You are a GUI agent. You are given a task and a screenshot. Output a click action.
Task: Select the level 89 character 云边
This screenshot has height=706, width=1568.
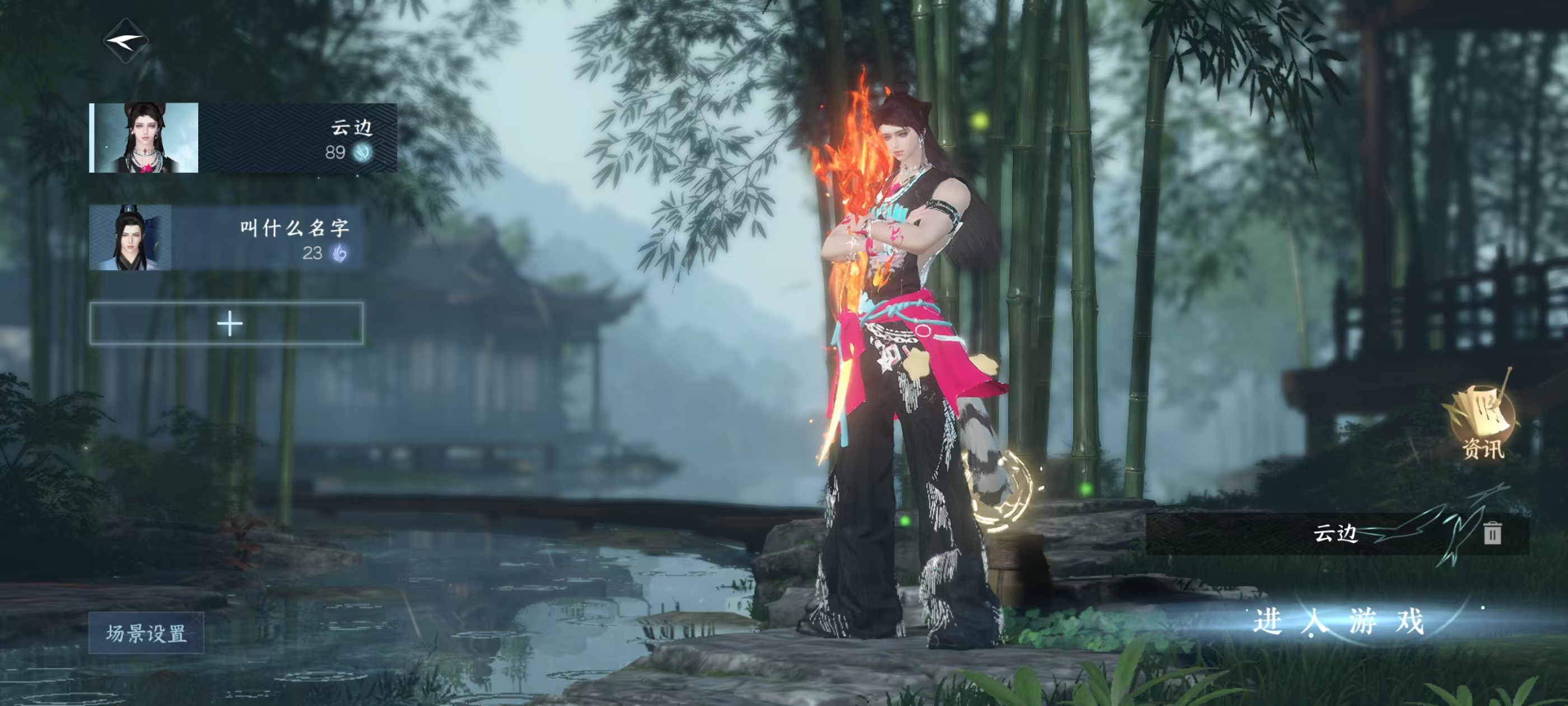244,138
